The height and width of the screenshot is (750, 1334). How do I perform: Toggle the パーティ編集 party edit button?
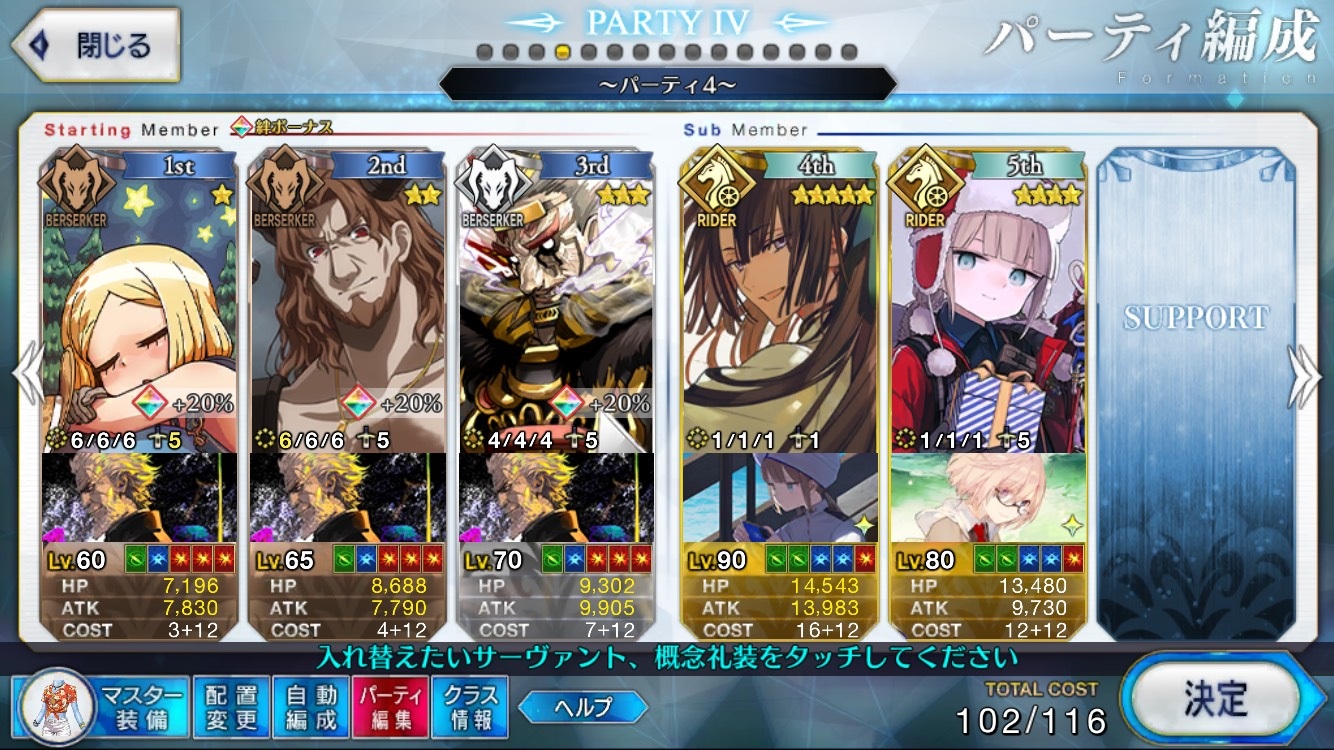[390, 706]
